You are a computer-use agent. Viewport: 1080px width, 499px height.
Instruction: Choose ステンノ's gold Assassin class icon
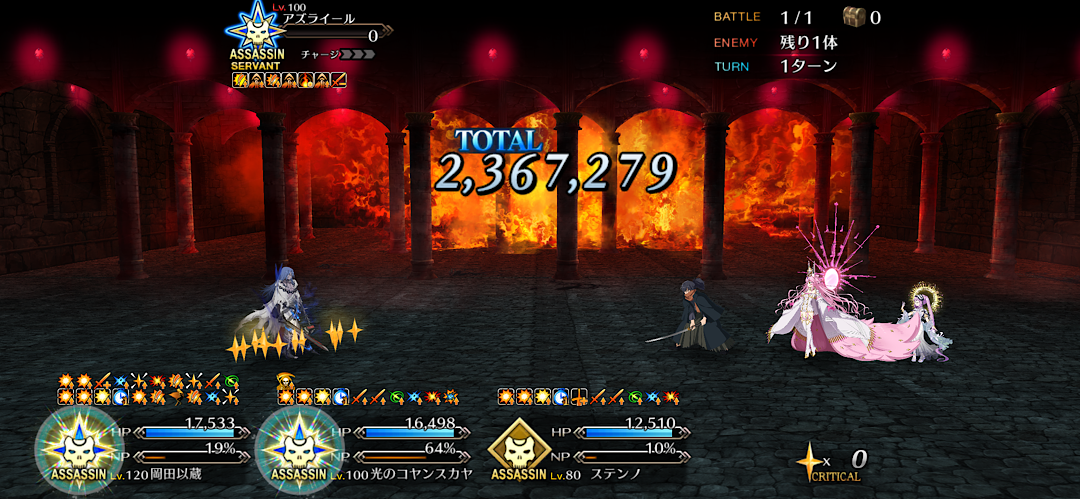pyautogui.click(x=518, y=445)
